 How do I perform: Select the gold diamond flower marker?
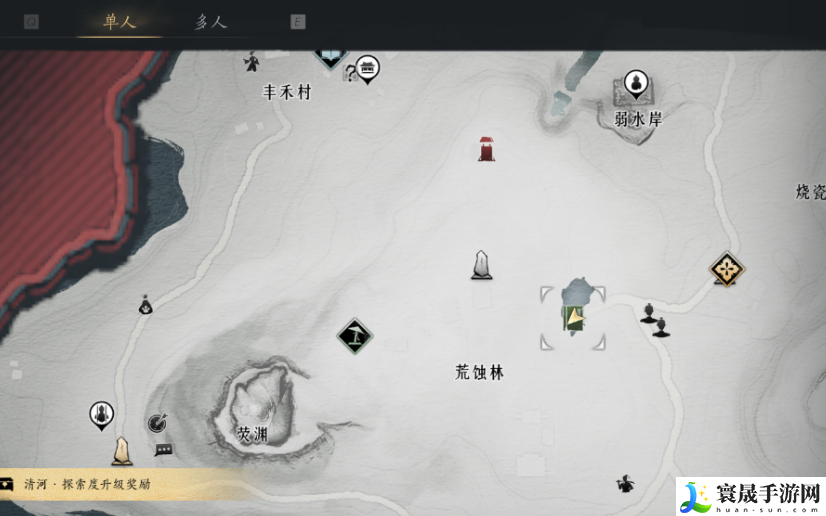pyautogui.click(x=726, y=269)
